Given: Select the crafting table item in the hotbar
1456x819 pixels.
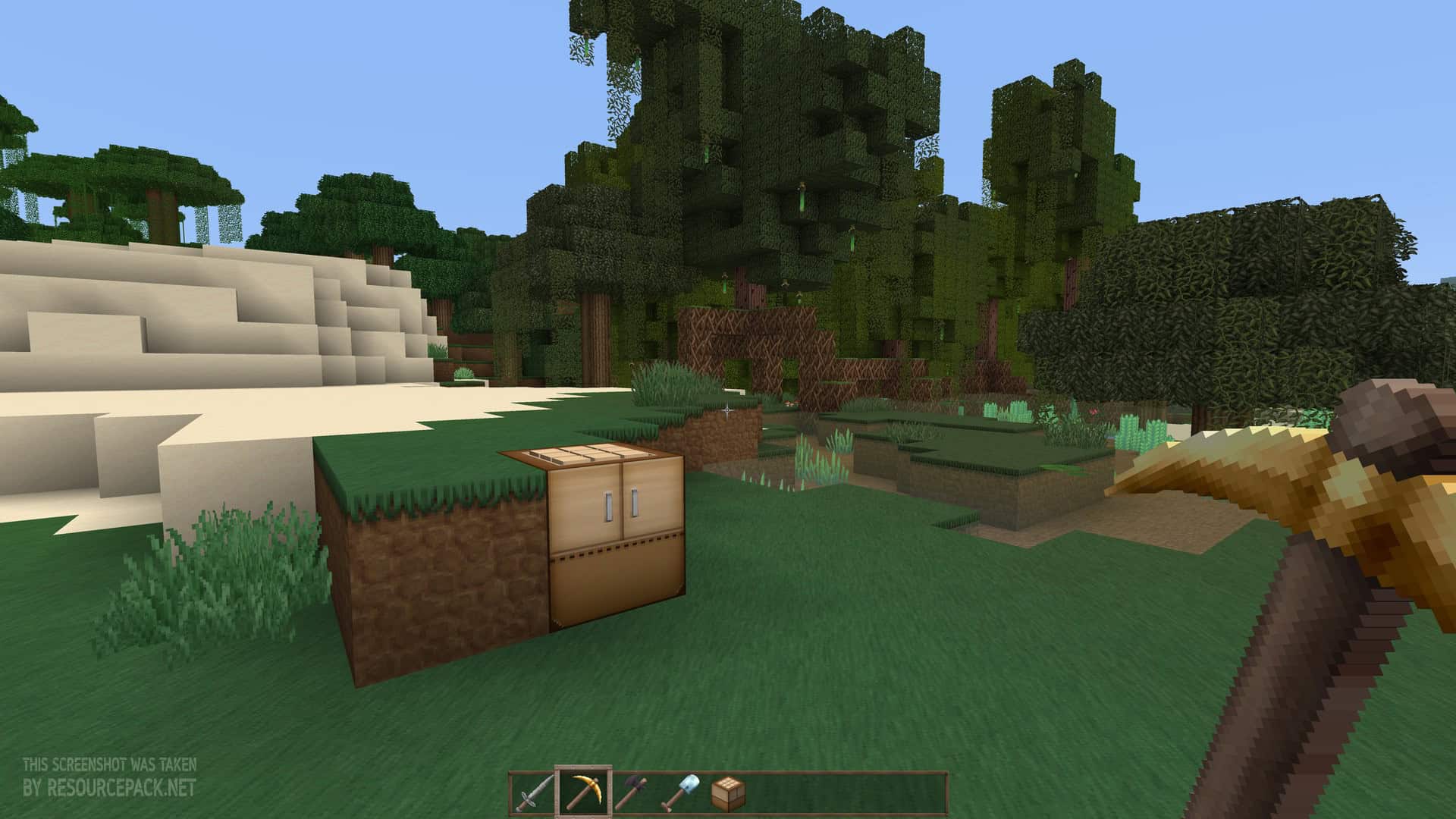Looking at the screenshot, I should [728, 790].
